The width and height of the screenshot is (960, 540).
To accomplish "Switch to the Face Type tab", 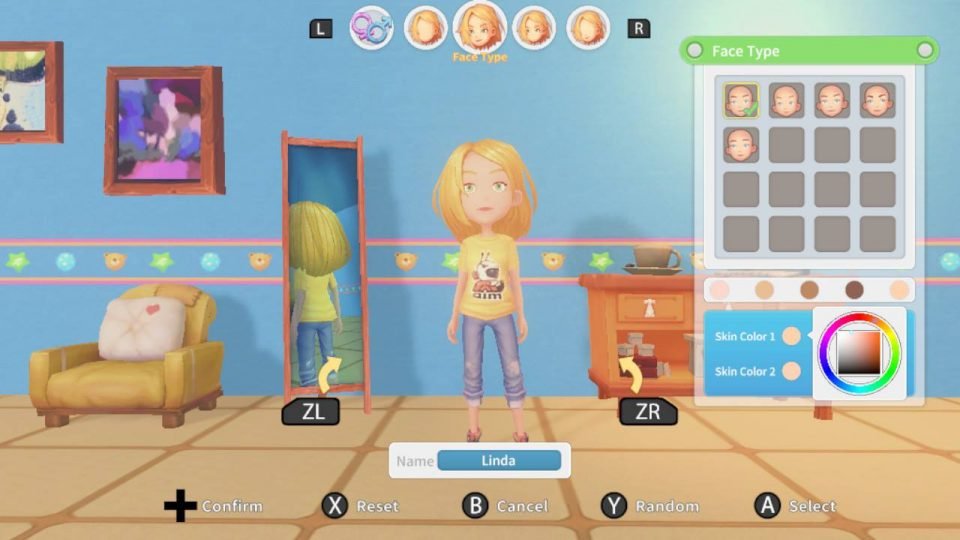I will coord(480,26).
